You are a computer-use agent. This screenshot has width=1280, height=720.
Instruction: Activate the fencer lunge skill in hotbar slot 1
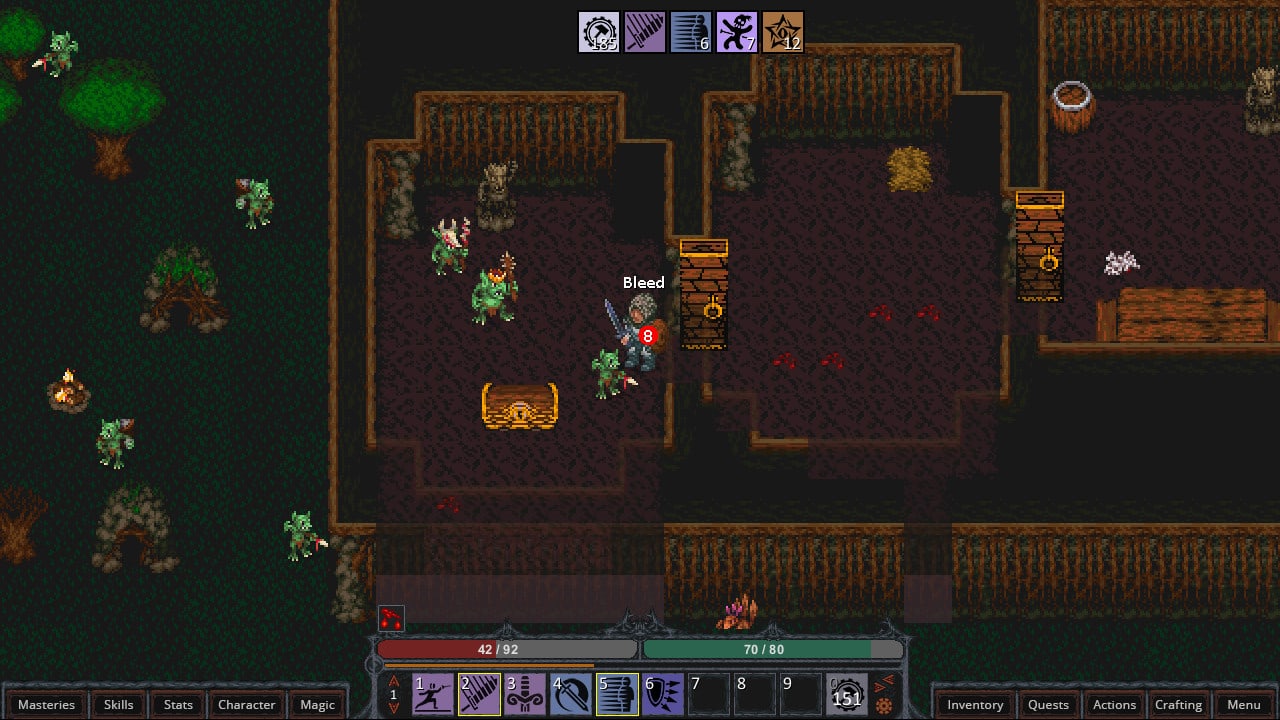pyautogui.click(x=433, y=694)
